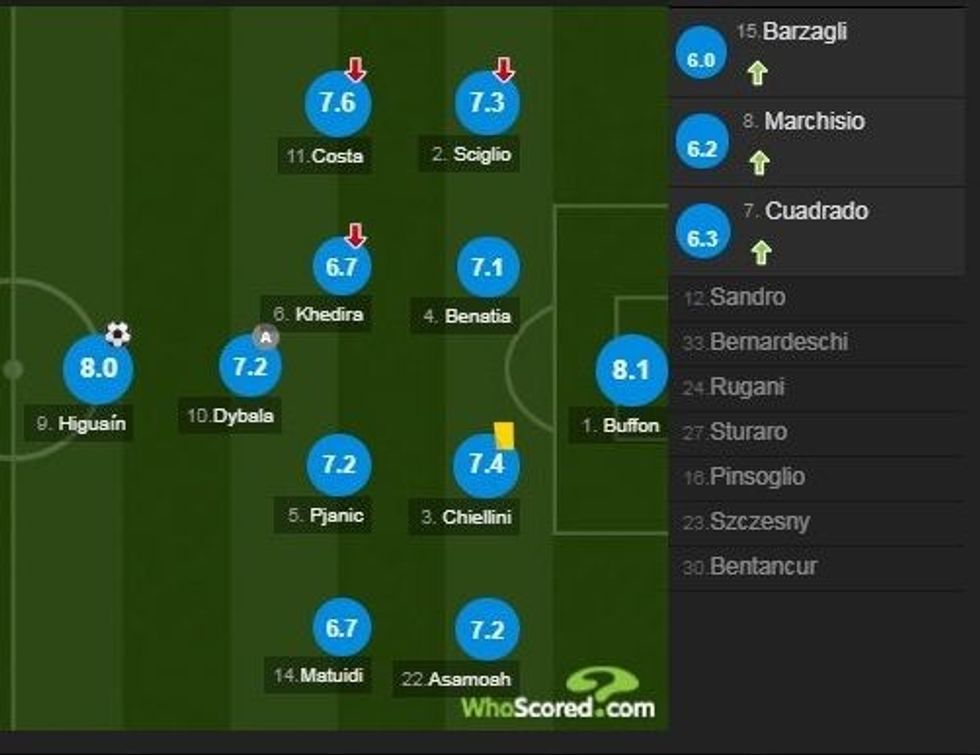Click Khedira's rating circle
Viewport: 980px width, 755px height.
[x=340, y=267]
